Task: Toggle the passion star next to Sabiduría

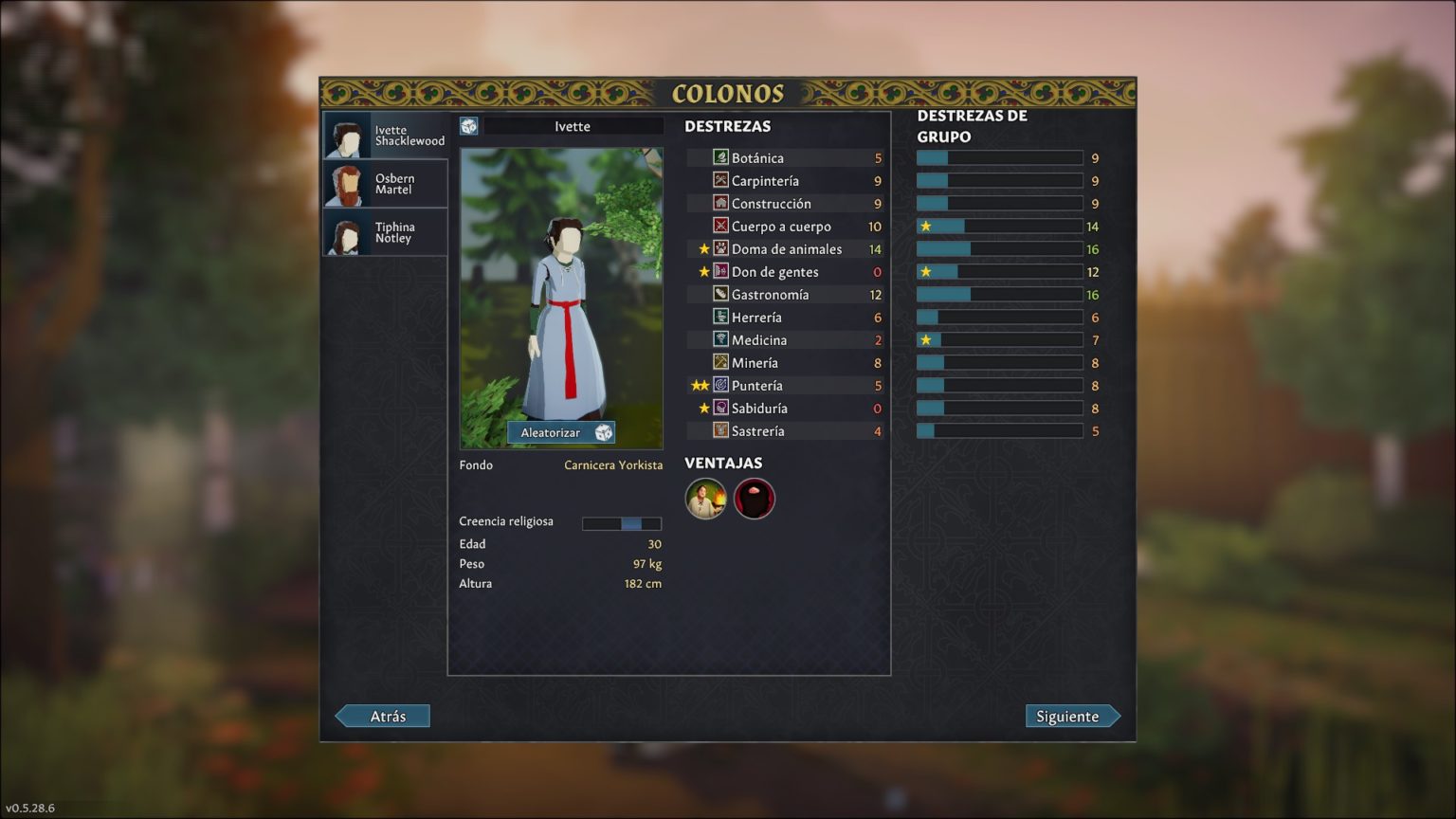Action: (702, 408)
